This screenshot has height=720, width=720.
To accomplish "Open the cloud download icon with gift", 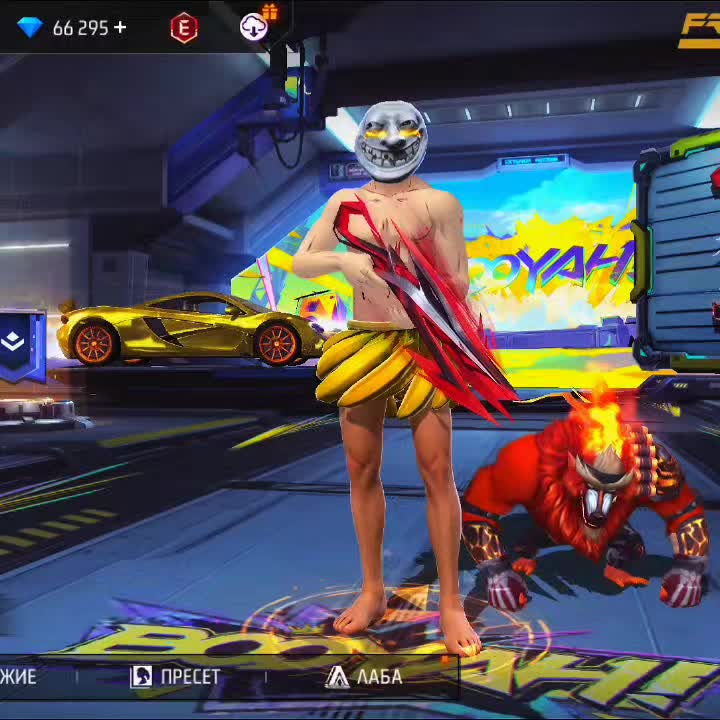I will click(x=255, y=26).
